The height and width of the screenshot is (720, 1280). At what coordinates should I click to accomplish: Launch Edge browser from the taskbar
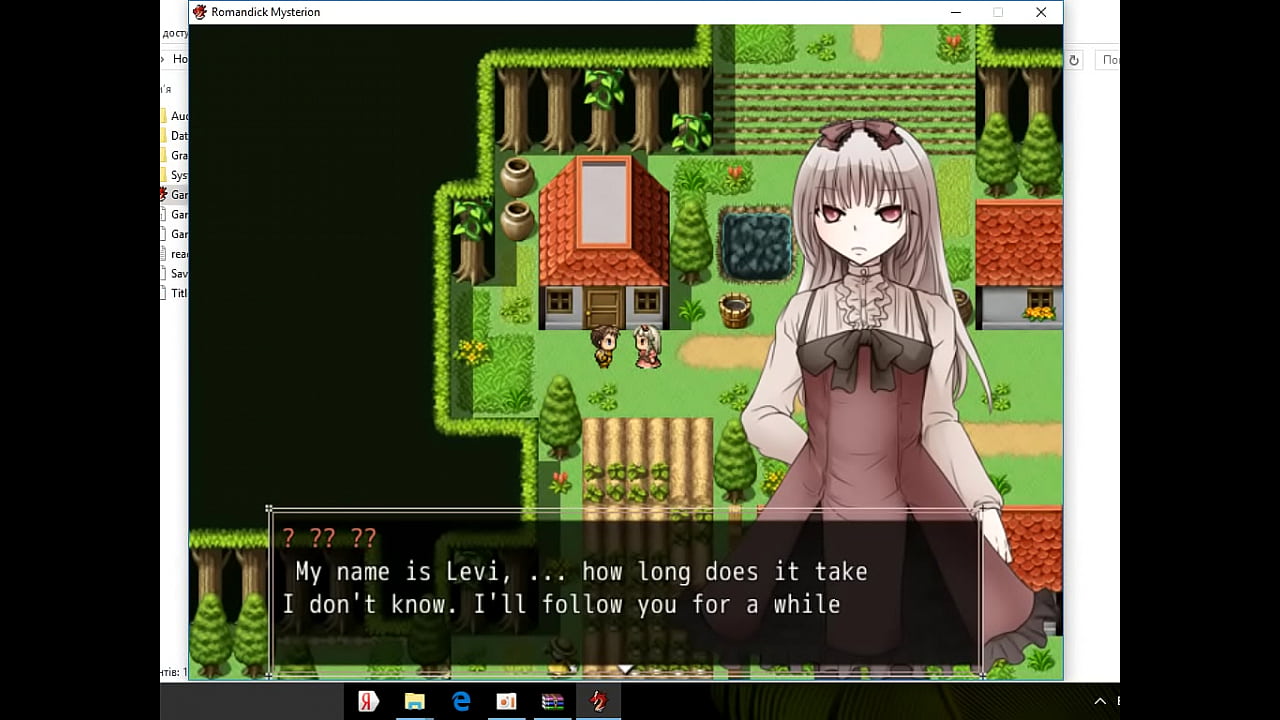(x=461, y=701)
